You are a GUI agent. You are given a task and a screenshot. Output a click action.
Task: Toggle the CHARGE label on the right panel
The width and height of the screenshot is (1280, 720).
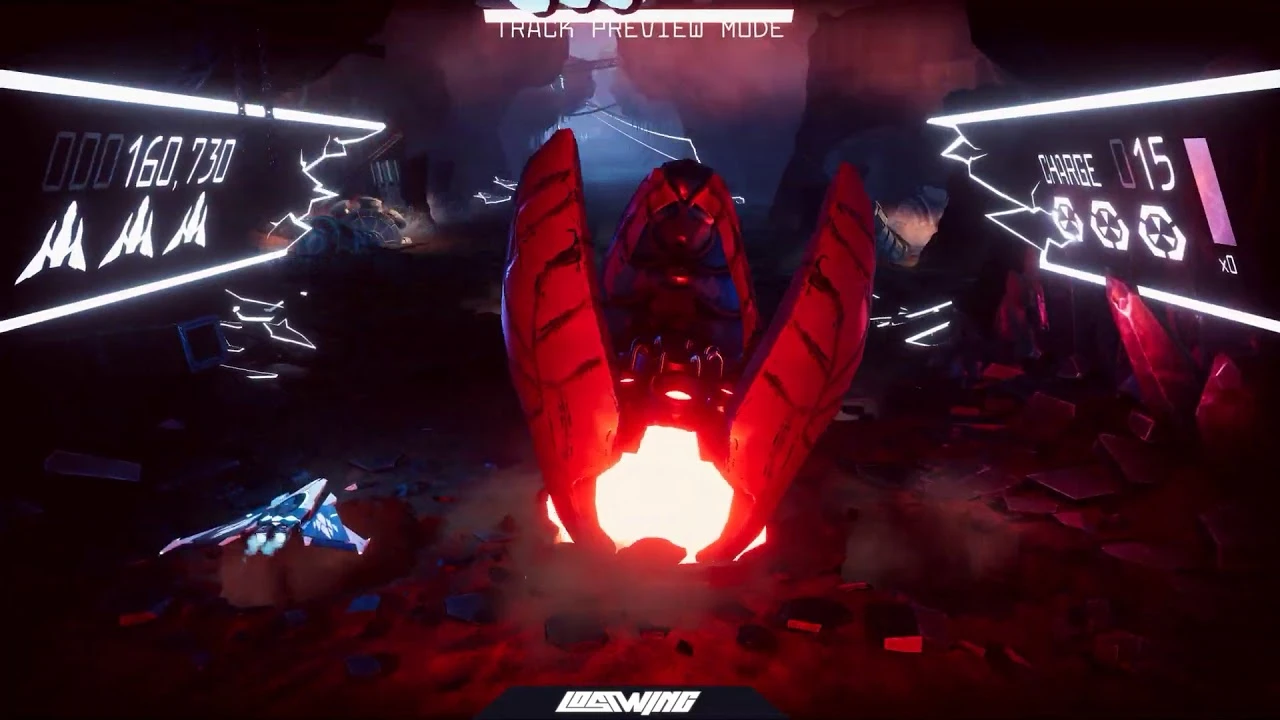coord(1068,170)
